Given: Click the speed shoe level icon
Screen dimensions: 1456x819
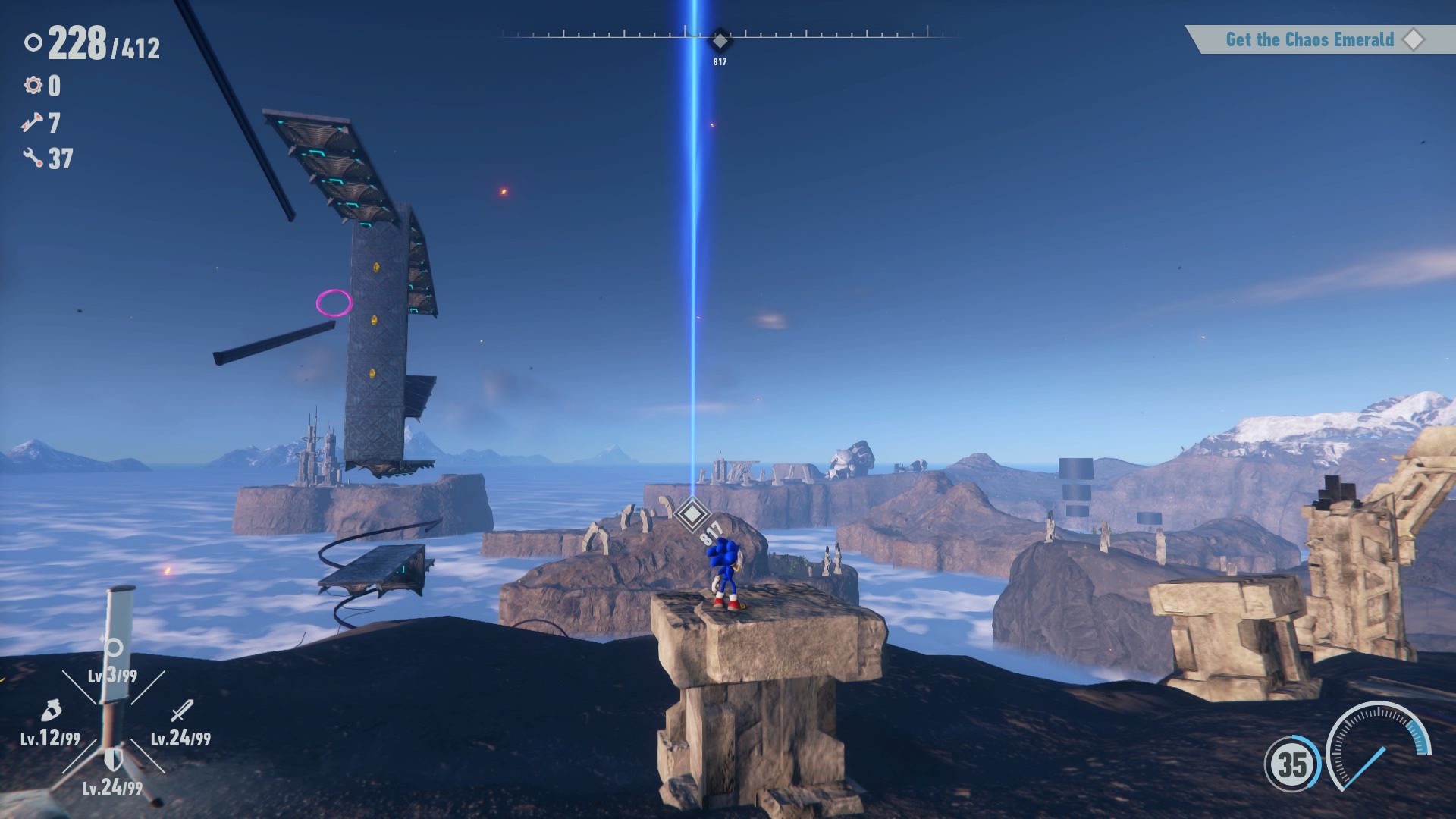Looking at the screenshot, I should (50, 712).
